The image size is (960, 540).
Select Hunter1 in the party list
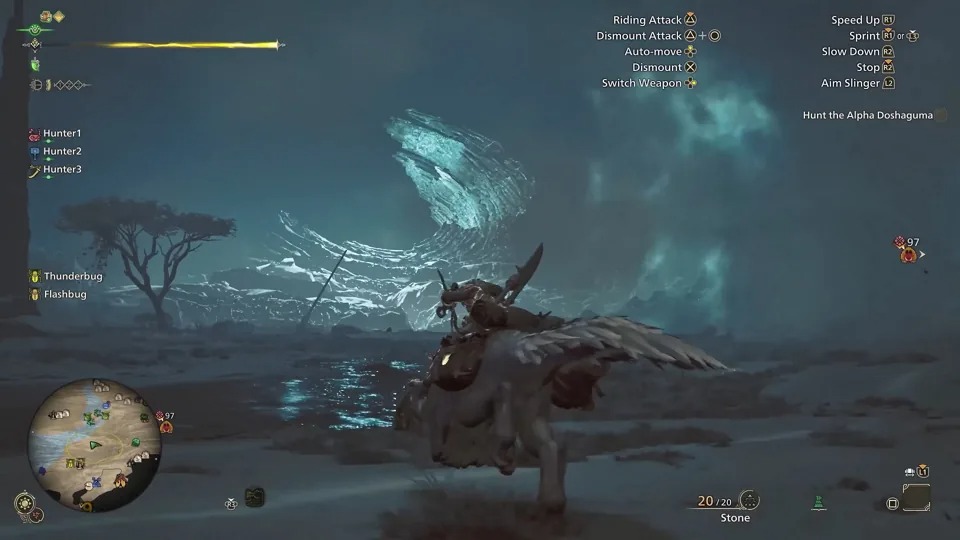click(61, 133)
